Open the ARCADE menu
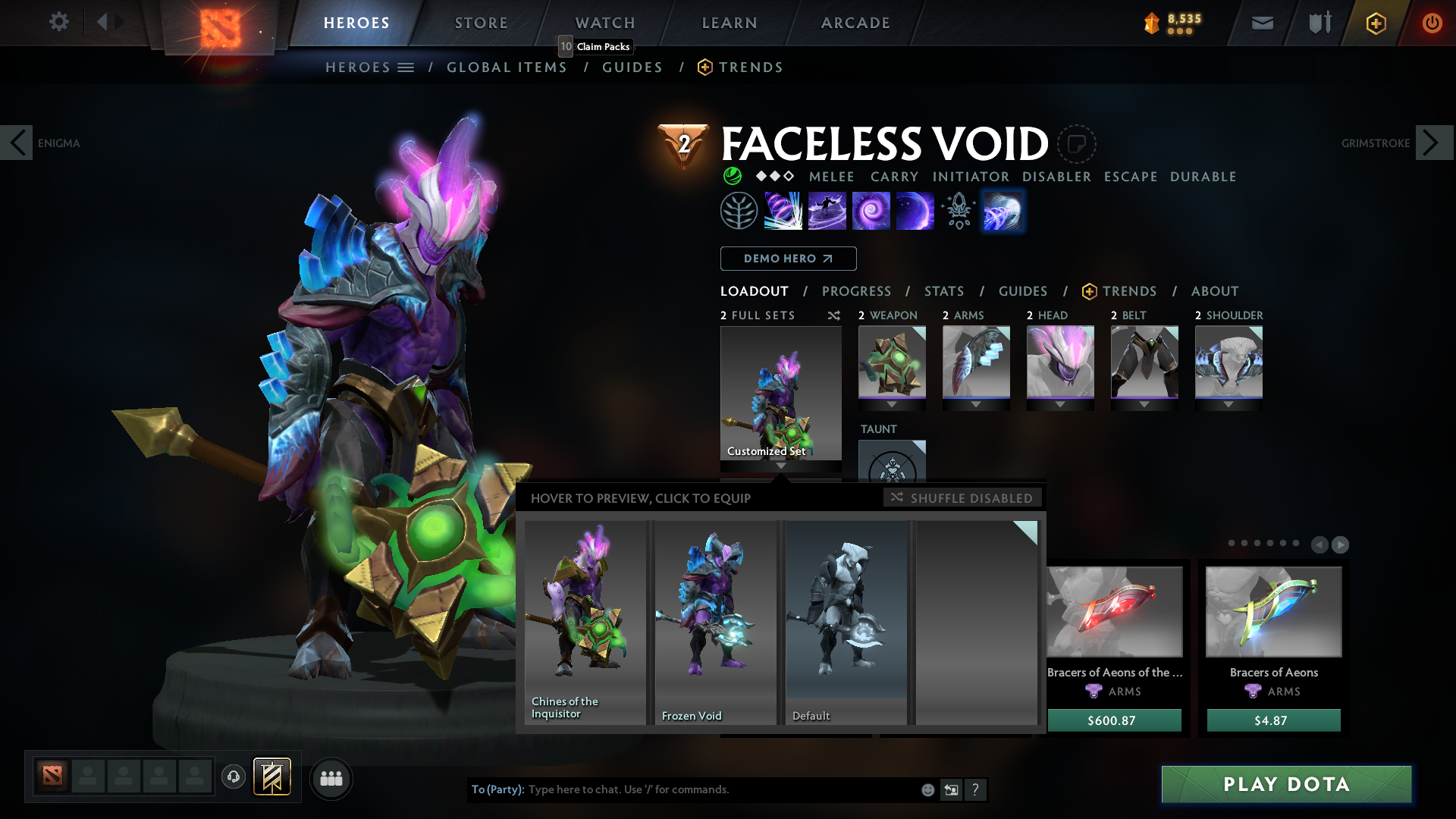Viewport: 1456px width, 819px height. point(855,23)
